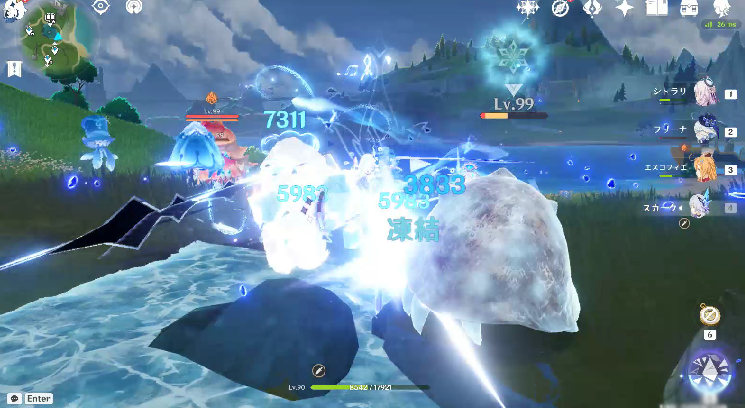Use the round gadget with count 6

[710, 317]
